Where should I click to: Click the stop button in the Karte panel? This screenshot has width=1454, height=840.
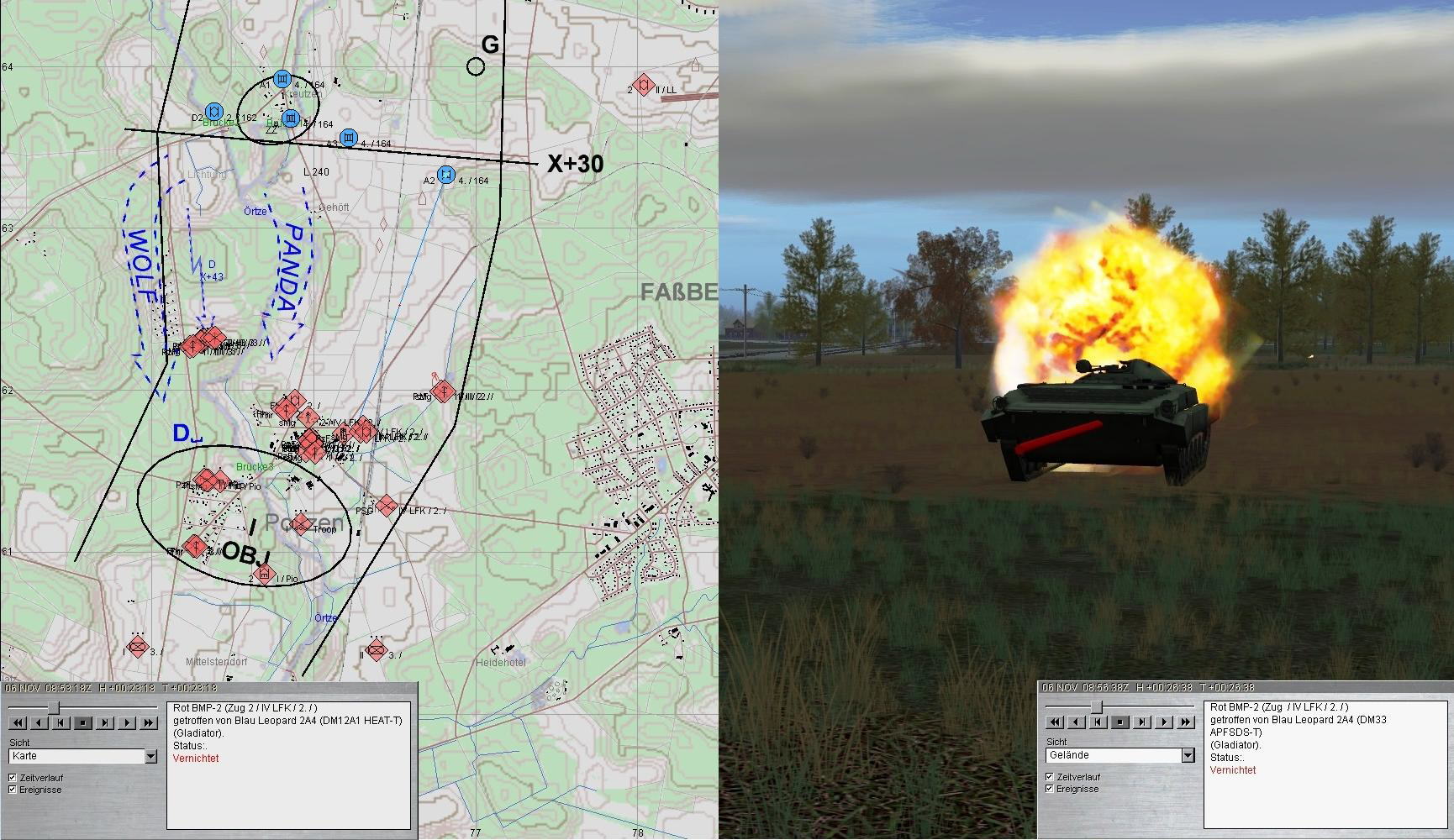pyautogui.click(x=82, y=722)
